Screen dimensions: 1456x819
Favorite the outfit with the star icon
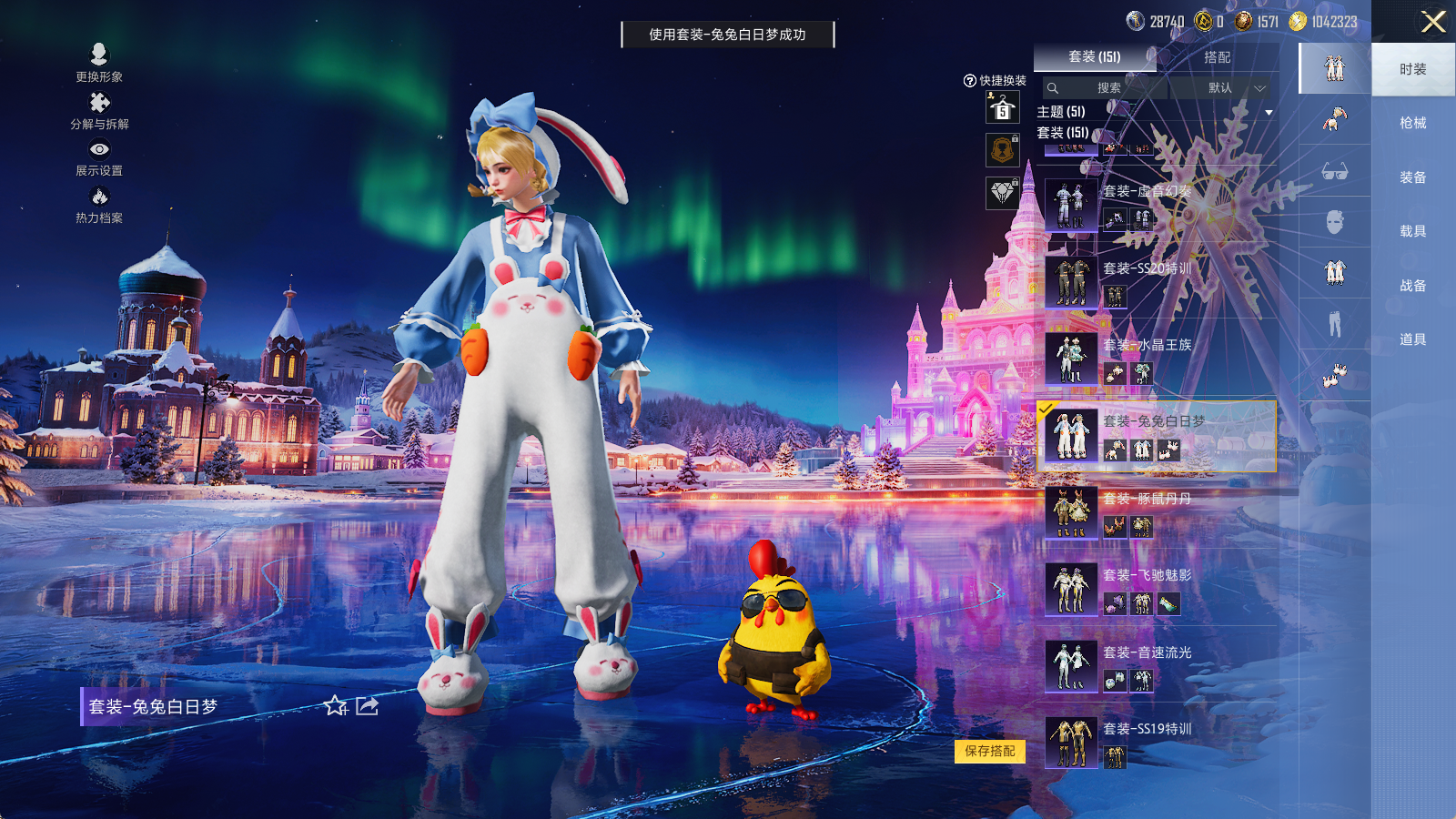(335, 706)
